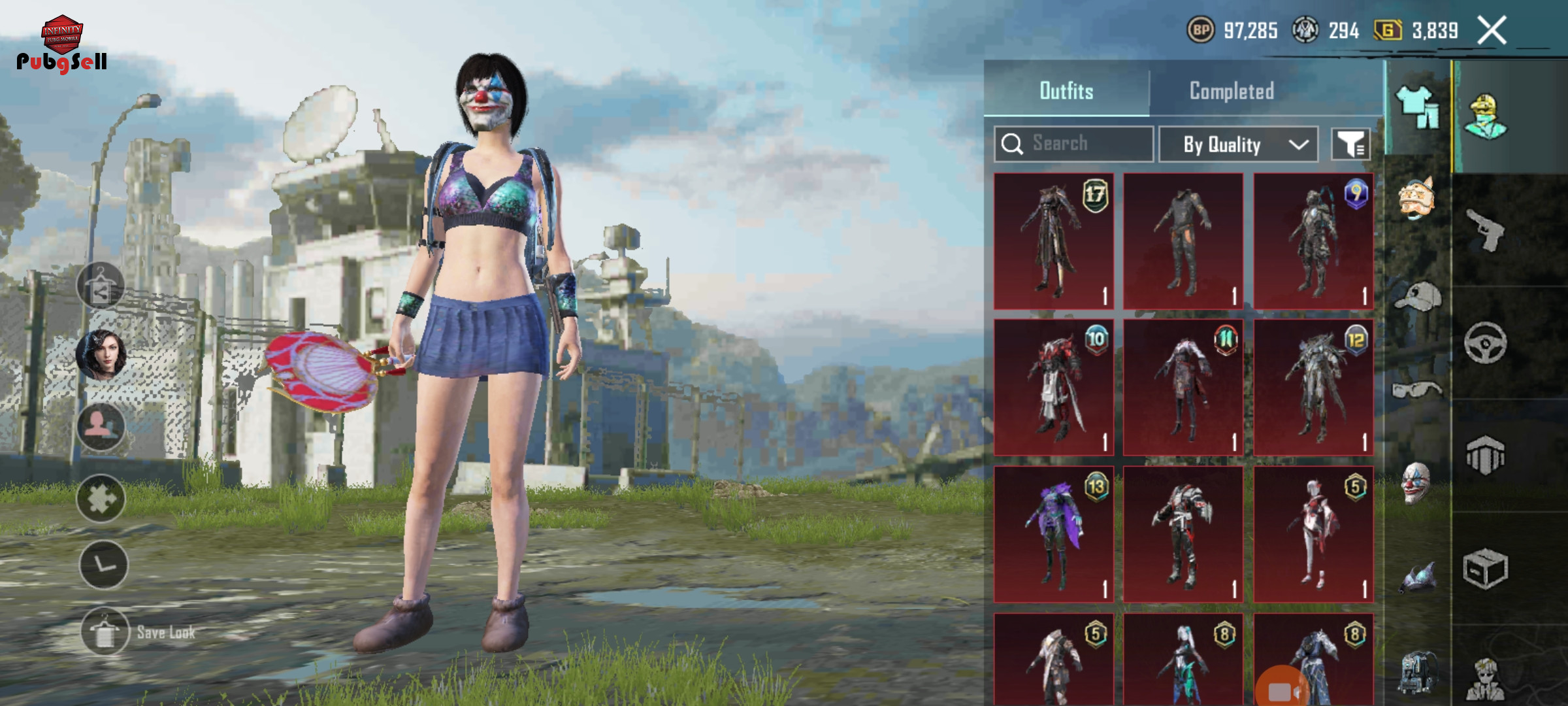This screenshot has height=706, width=1568.
Task: Open the outfit filter button
Action: click(x=1350, y=144)
